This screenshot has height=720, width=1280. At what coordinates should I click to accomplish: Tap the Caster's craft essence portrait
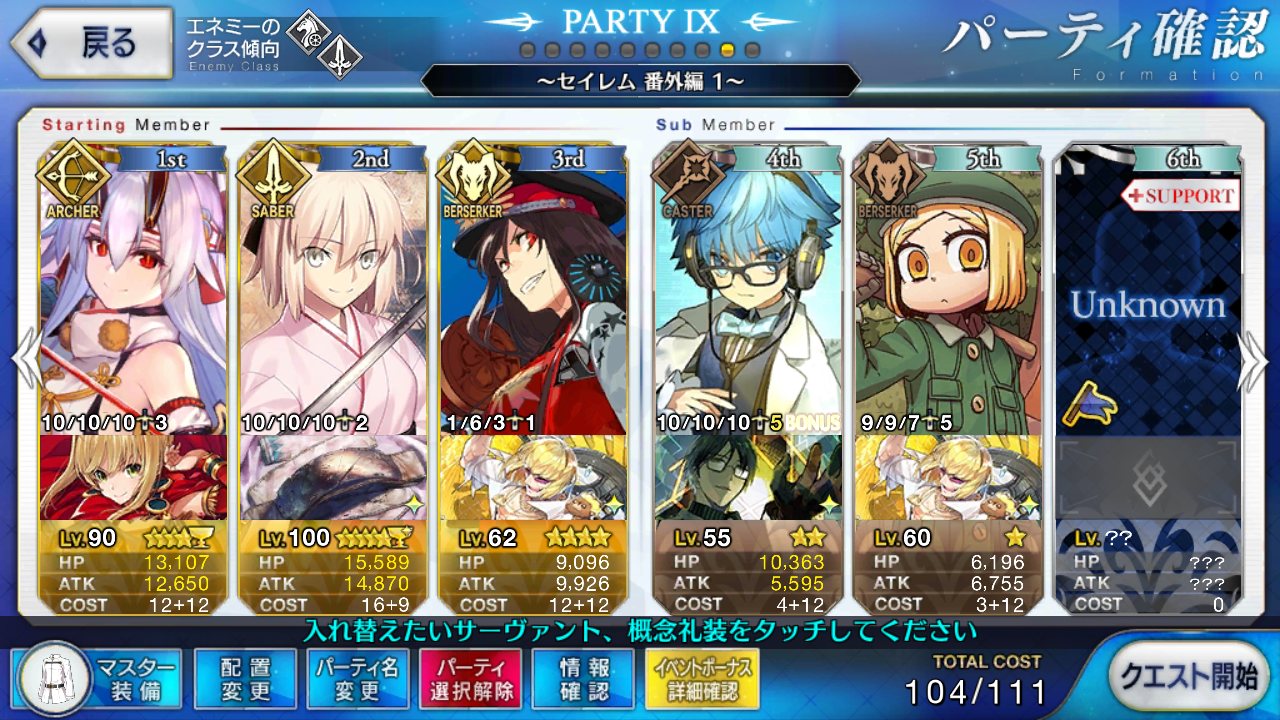click(748, 478)
